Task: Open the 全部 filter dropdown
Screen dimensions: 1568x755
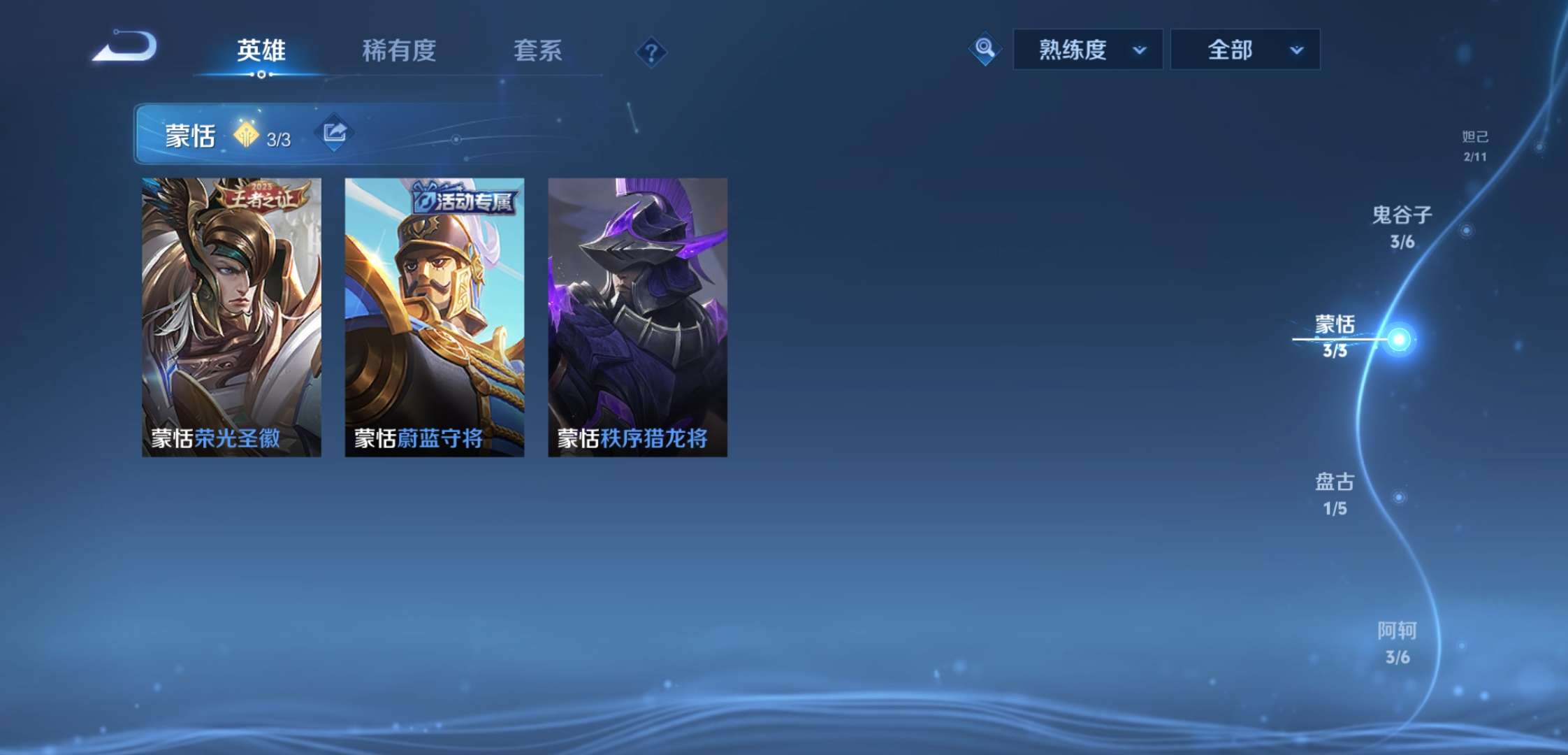Action: pos(1245,49)
